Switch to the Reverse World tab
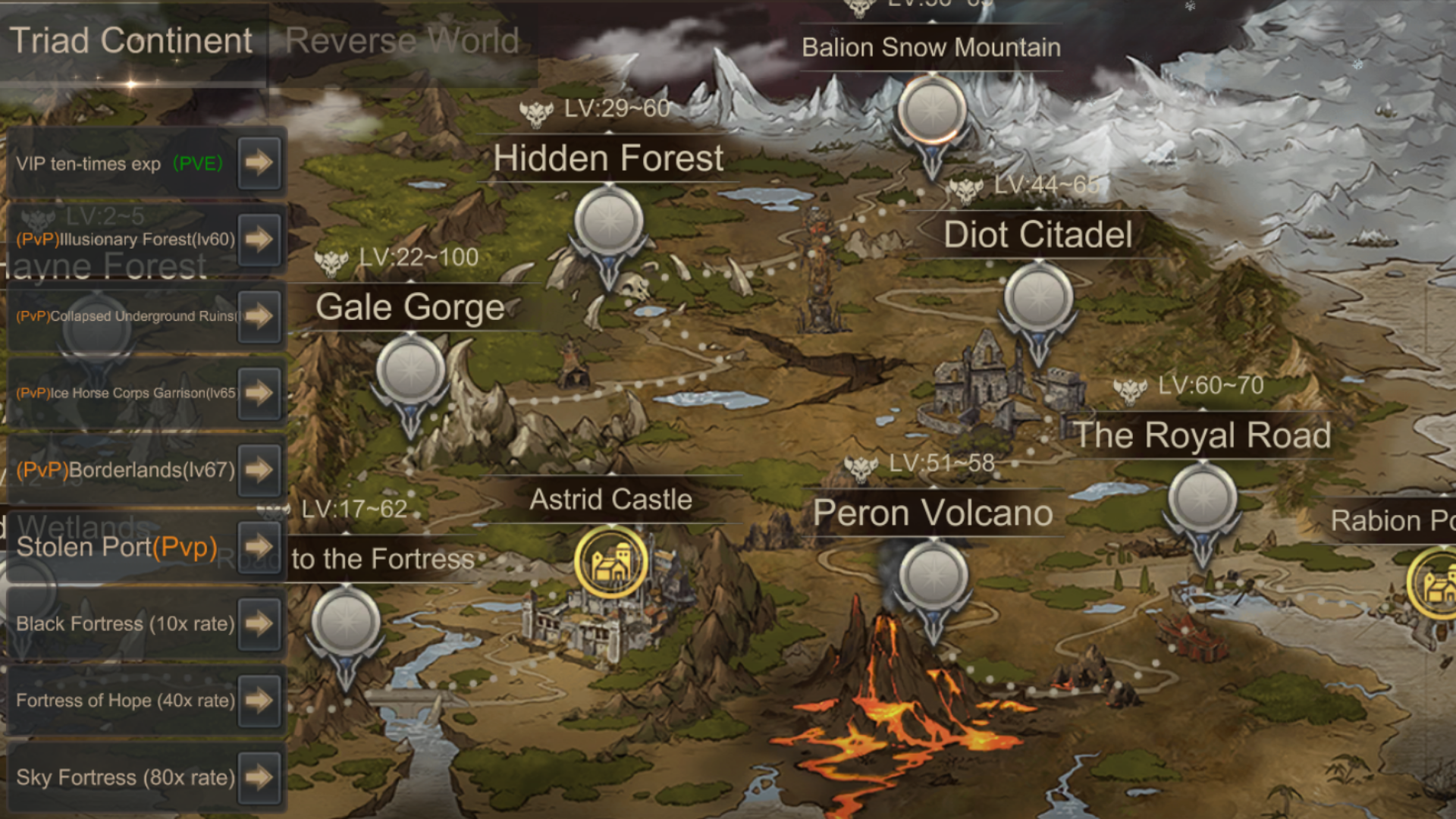 tap(402, 41)
